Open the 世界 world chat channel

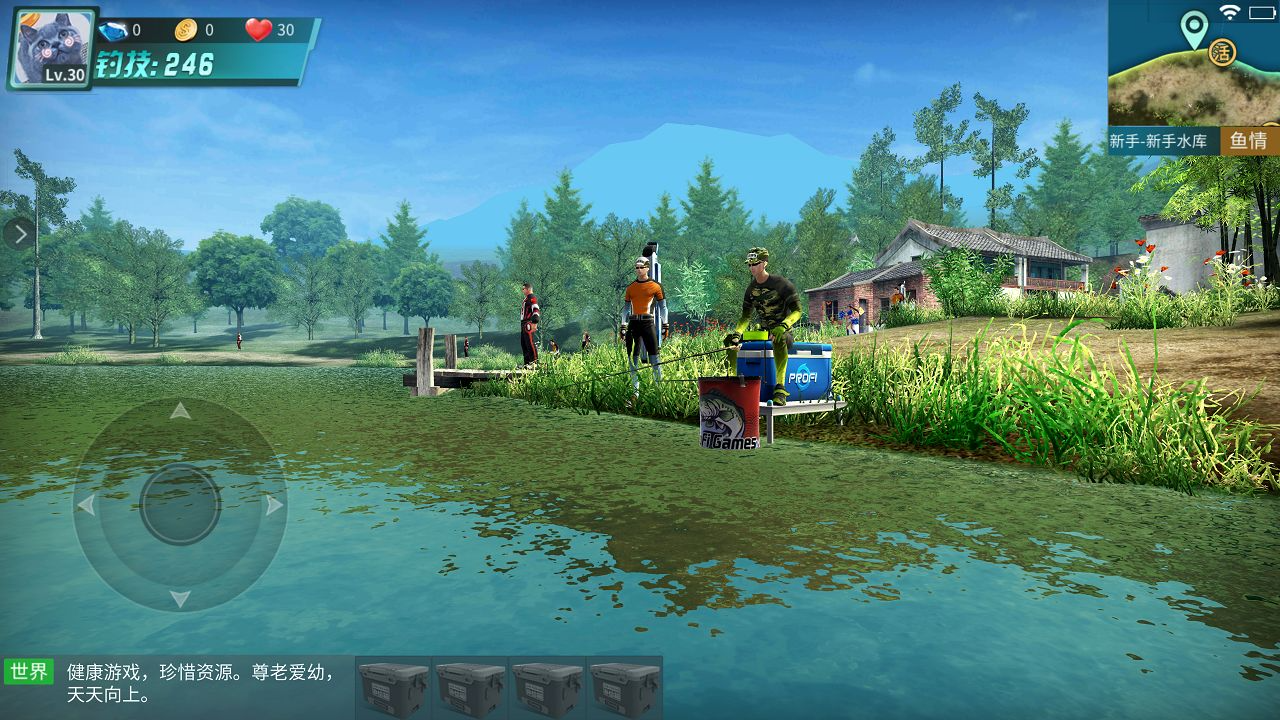click(x=28, y=671)
